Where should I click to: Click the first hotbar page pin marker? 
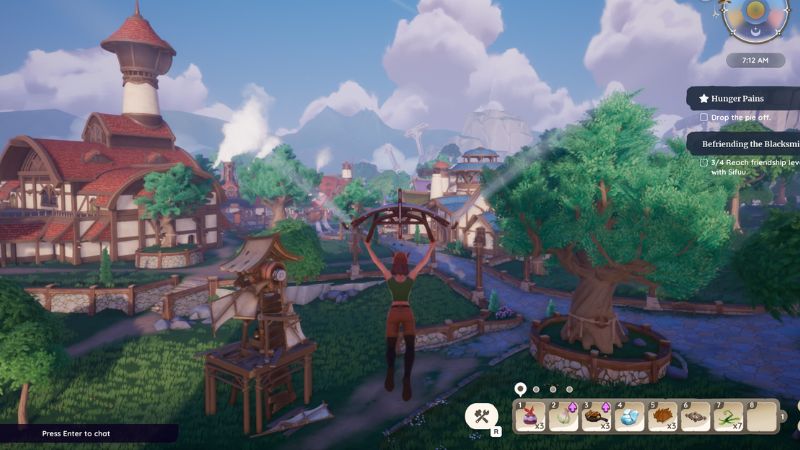(520, 389)
